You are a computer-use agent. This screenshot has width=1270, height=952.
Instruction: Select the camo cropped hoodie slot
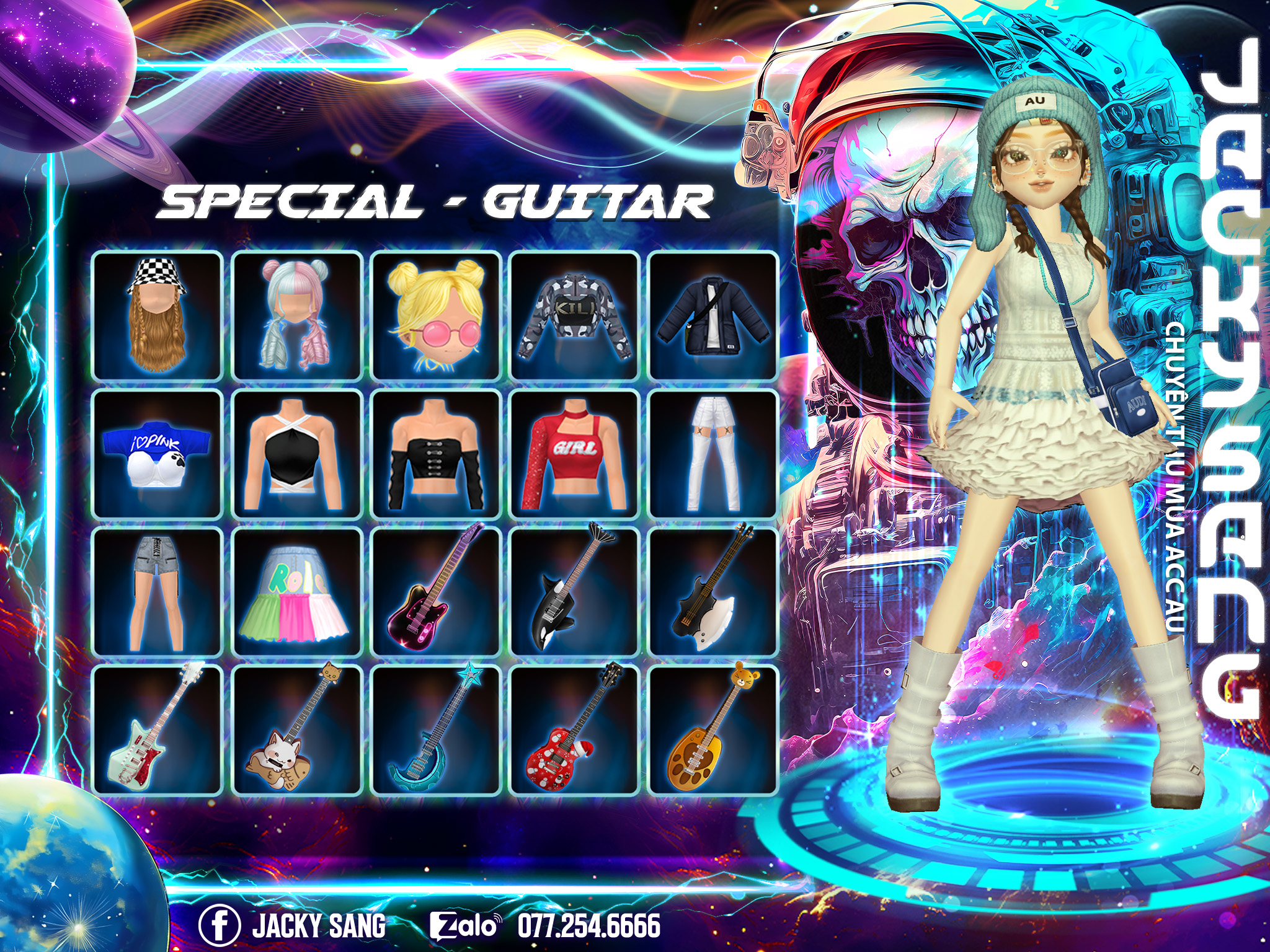pyautogui.click(x=574, y=315)
